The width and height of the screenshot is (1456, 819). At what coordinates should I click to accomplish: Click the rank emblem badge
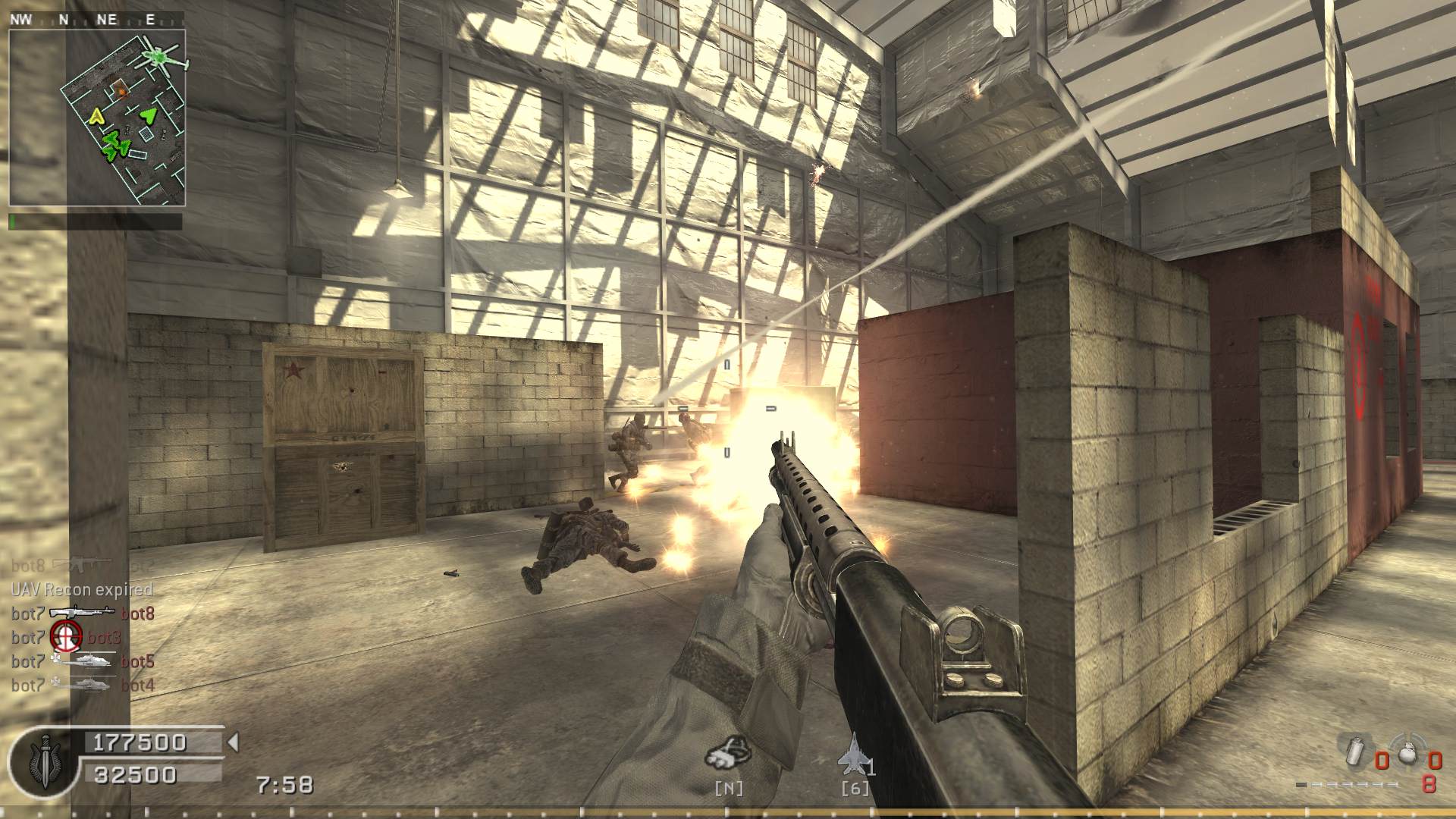(x=43, y=759)
